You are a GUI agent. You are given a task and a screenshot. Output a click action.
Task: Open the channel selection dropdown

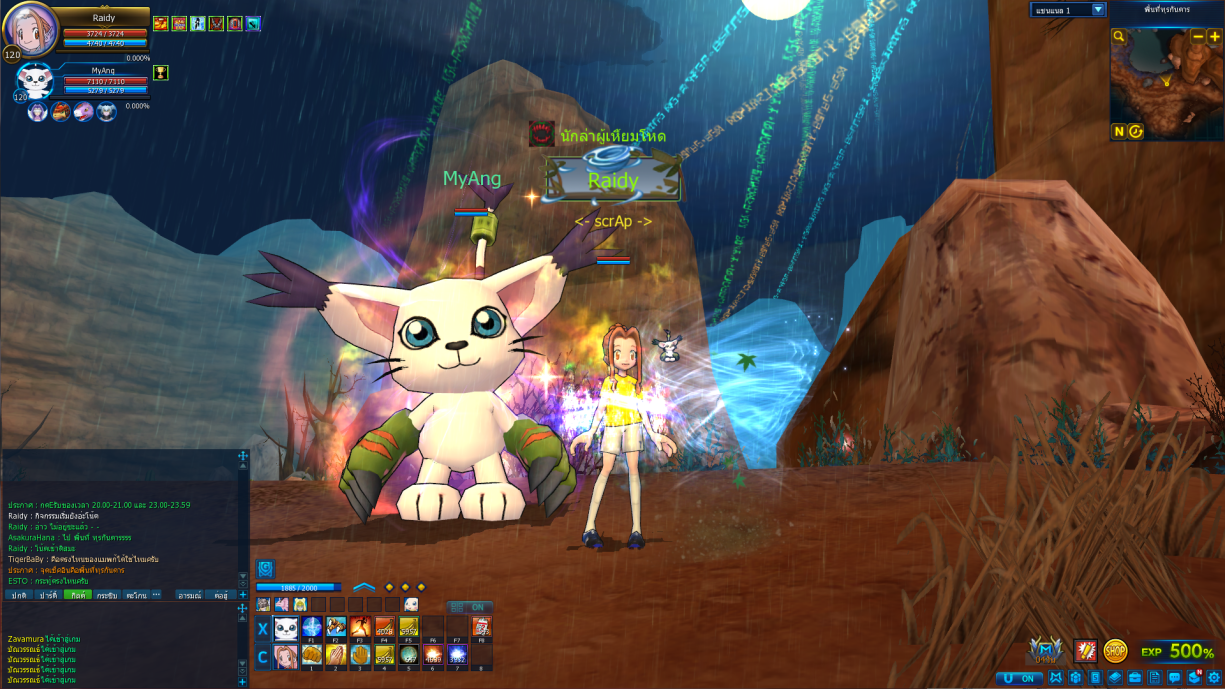pyautogui.click(x=1098, y=10)
